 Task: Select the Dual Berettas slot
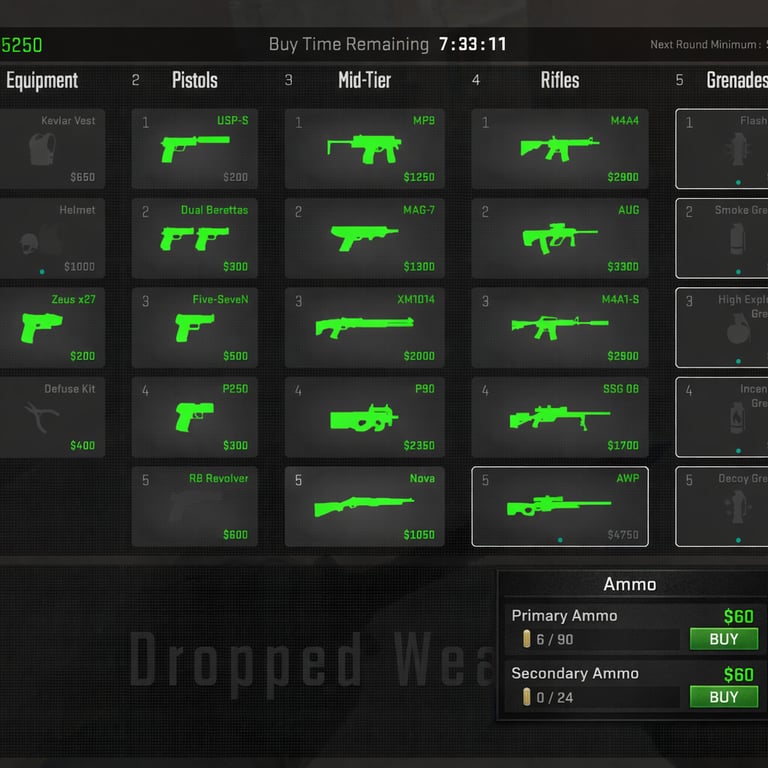coord(195,238)
